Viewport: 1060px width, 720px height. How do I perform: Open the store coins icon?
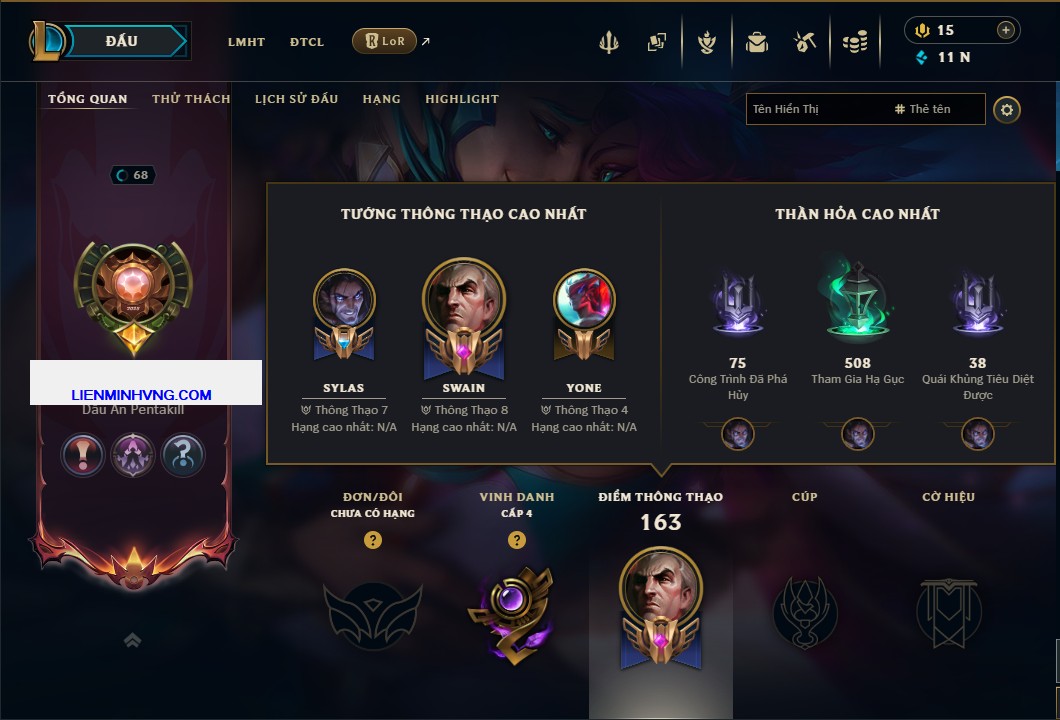pos(854,42)
